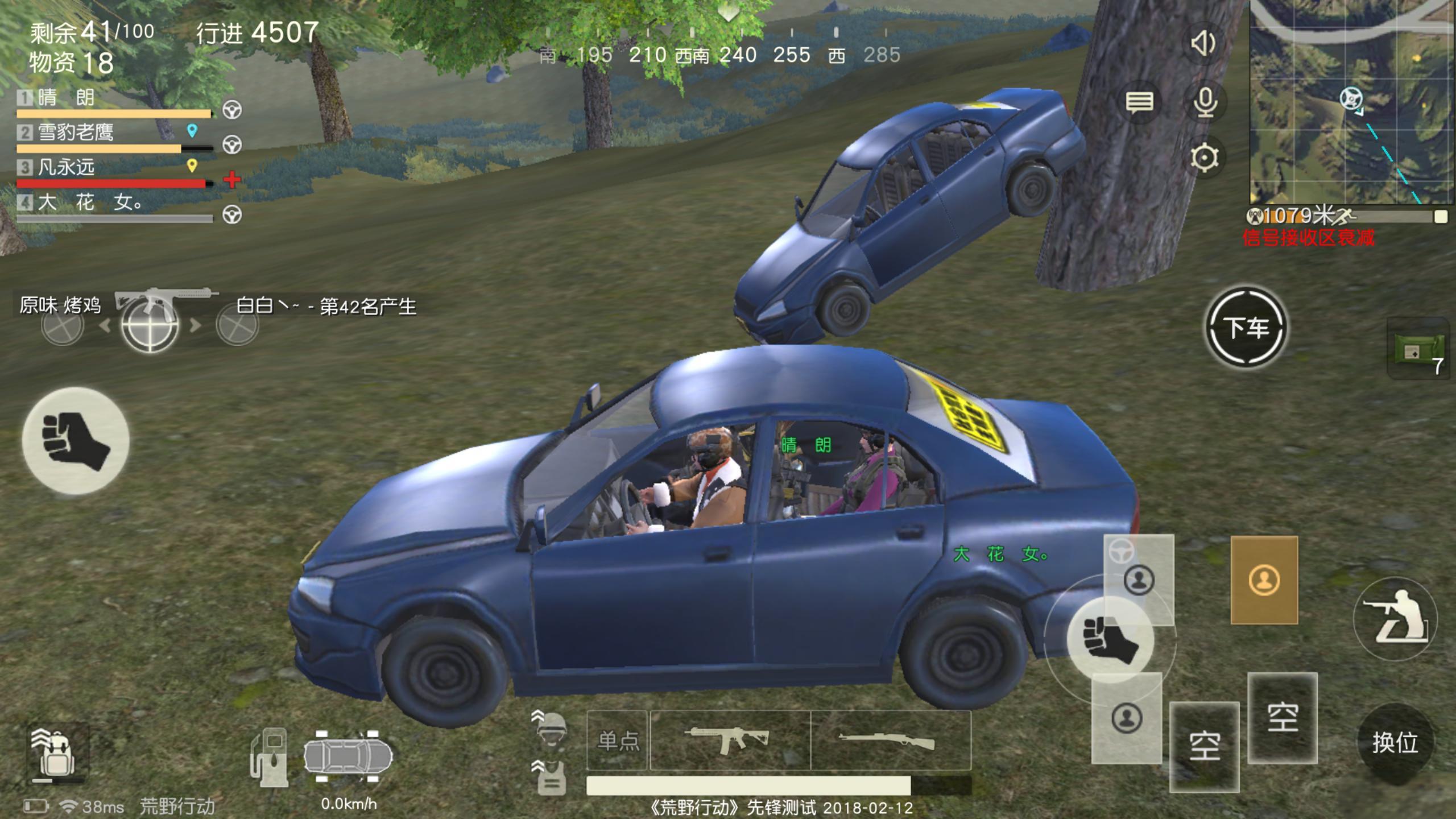
Task: Tap the fuel pump icon
Action: (x=269, y=755)
